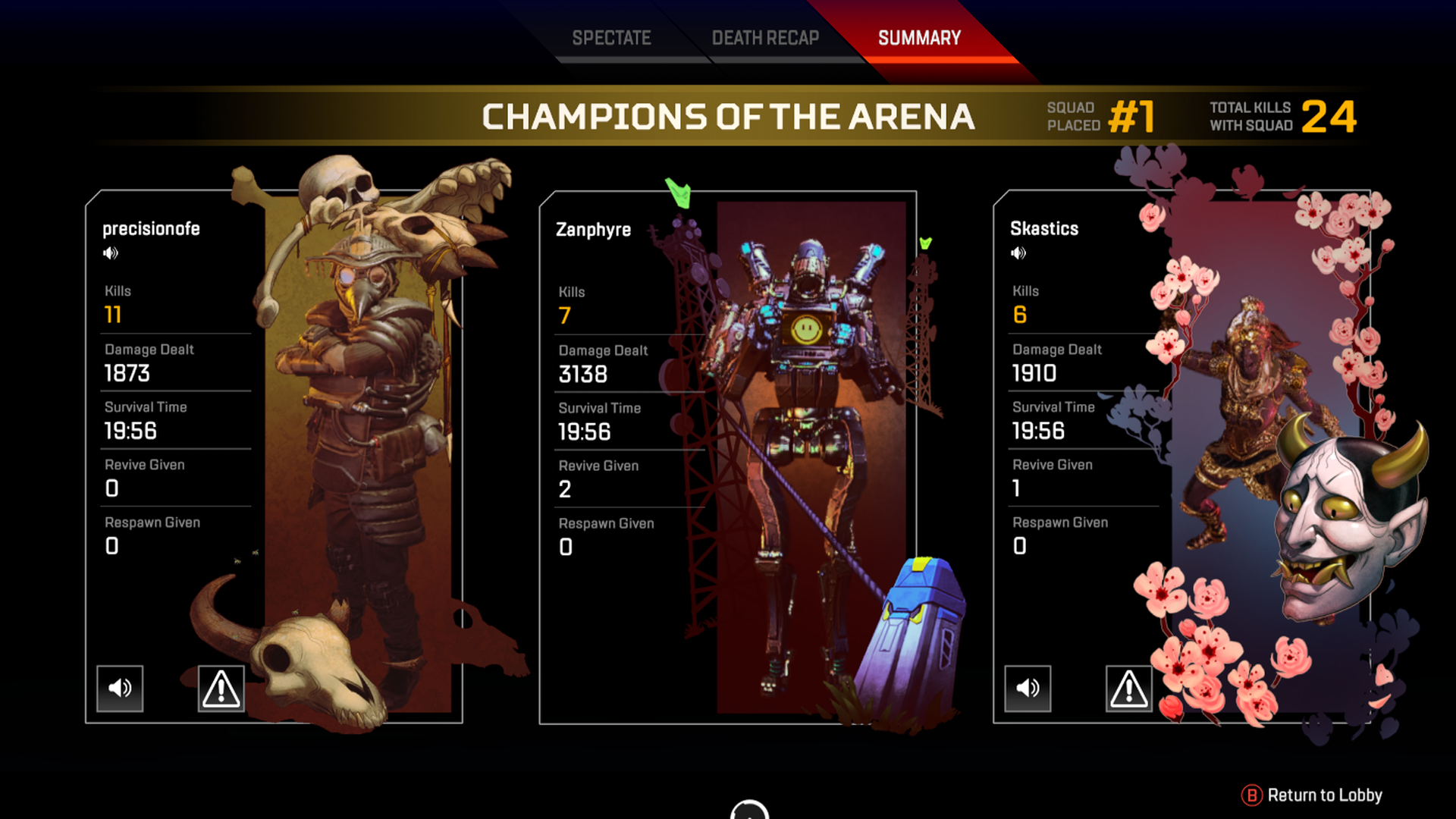This screenshot has width=1456, height=819.
Task: Return to Lobby
Action: 1312,795
